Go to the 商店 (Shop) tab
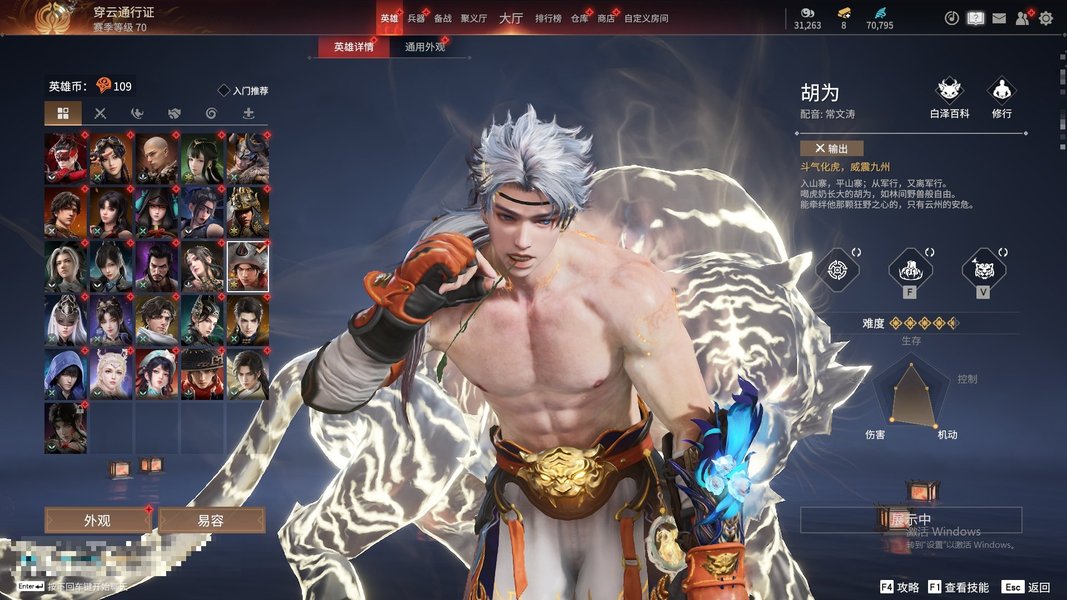The image size is (1067, 600). (606, 18)
